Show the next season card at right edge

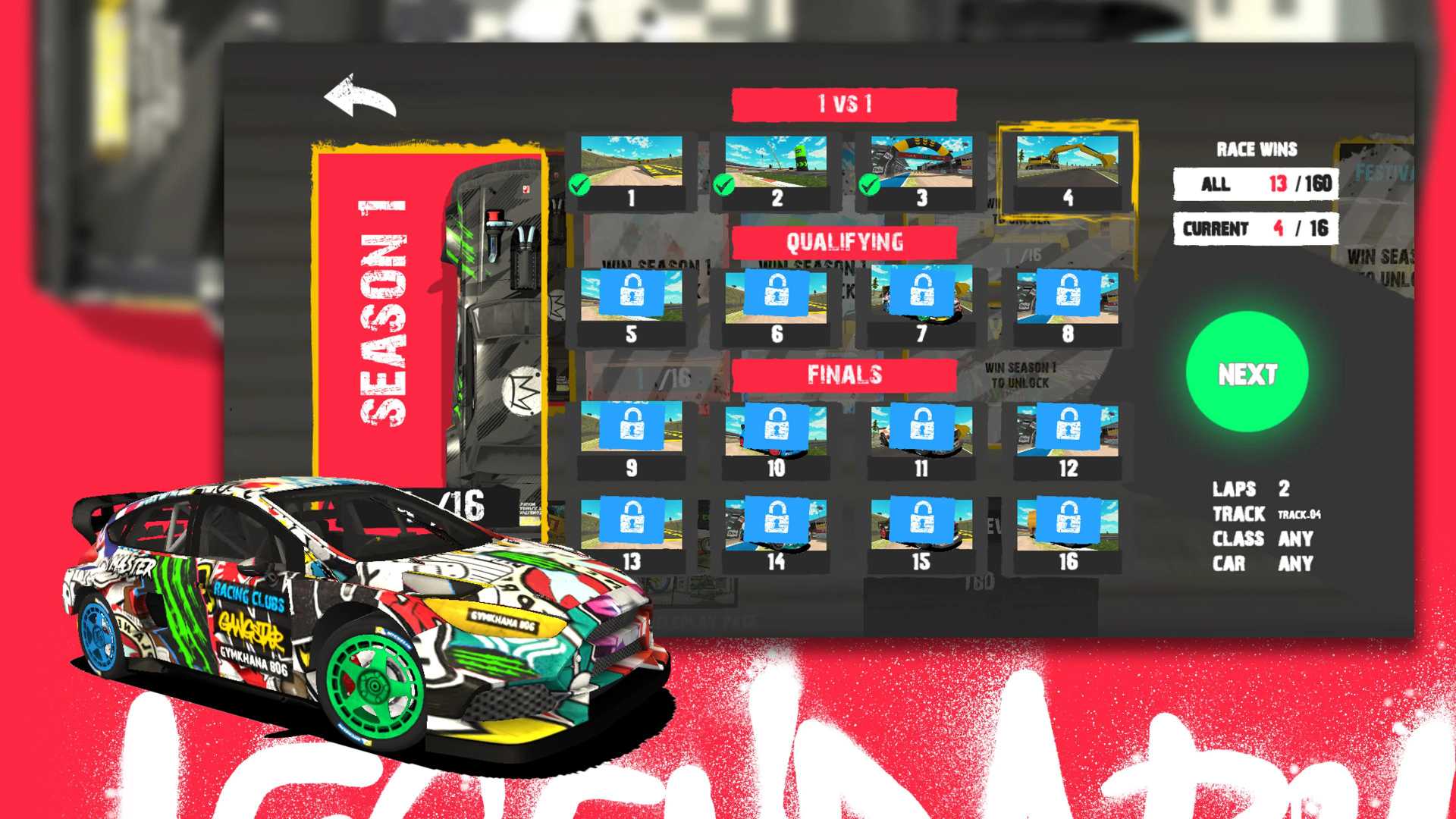click(x=1376, y=220)
